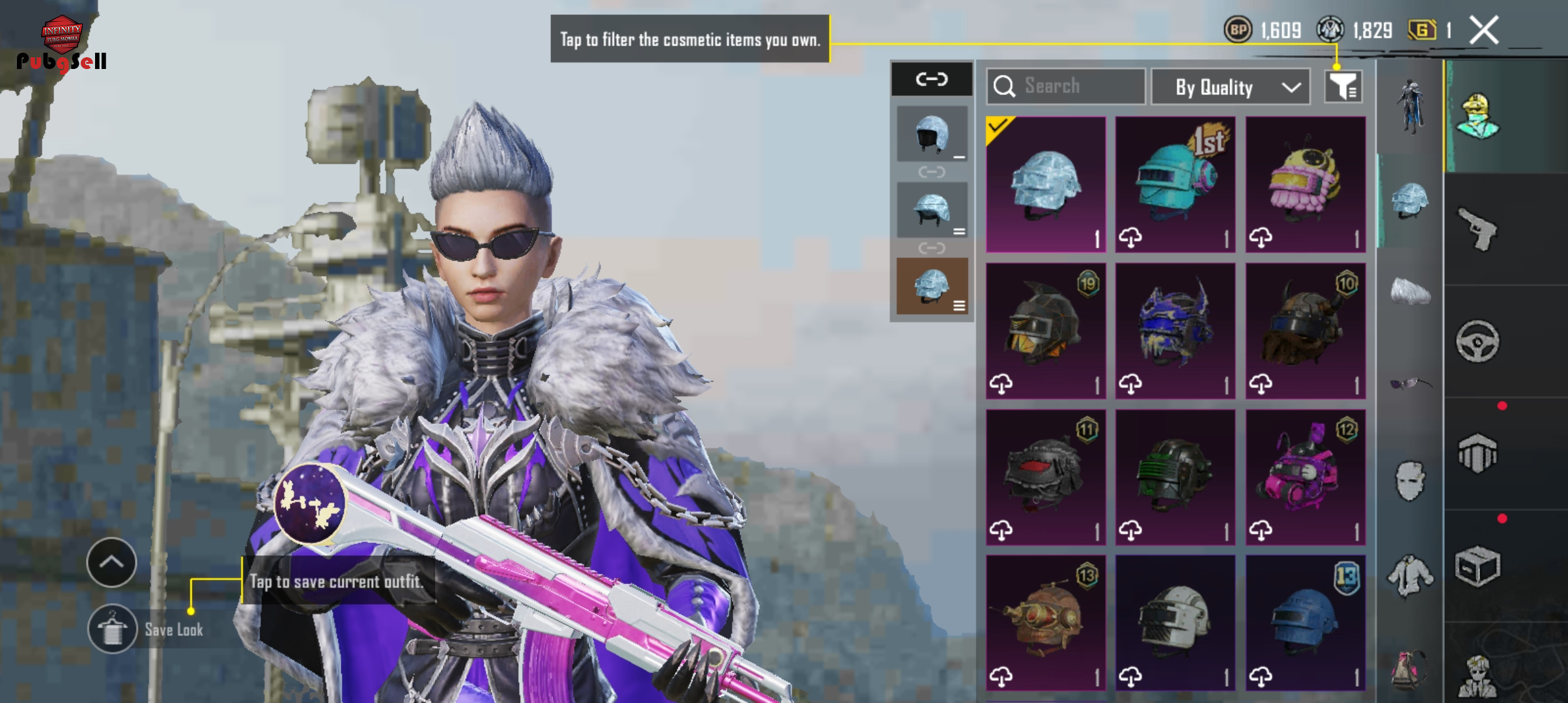Viewport: 1568px width, 703px height.
Task: Open the By Quality sort dropdown
Action: tap(1230, 87)
